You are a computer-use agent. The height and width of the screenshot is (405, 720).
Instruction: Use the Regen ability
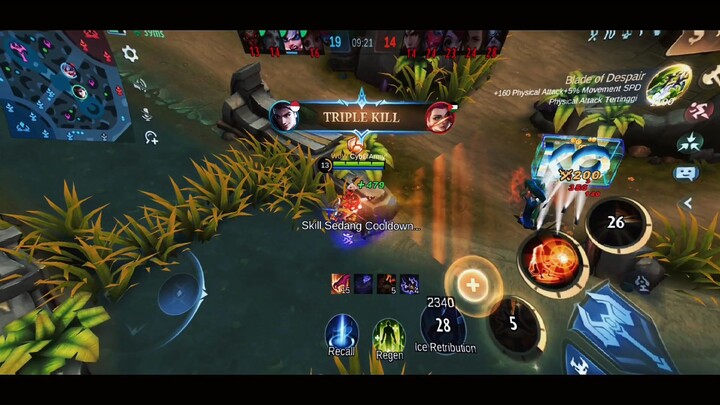(x=388, y=334)
